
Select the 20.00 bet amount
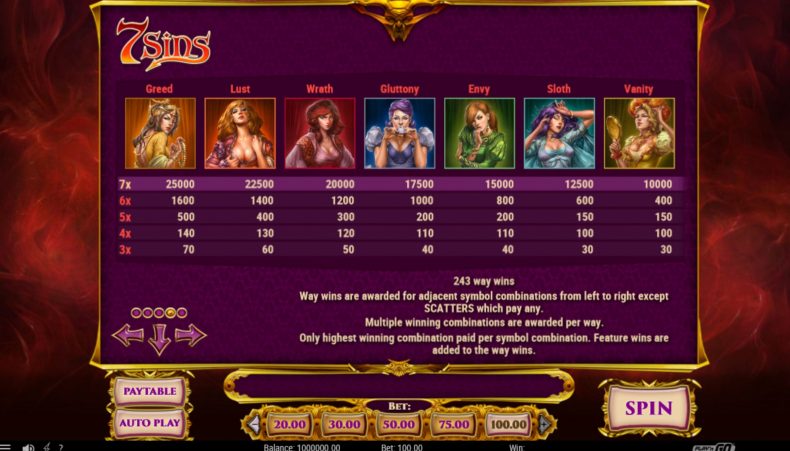[289, 424]
